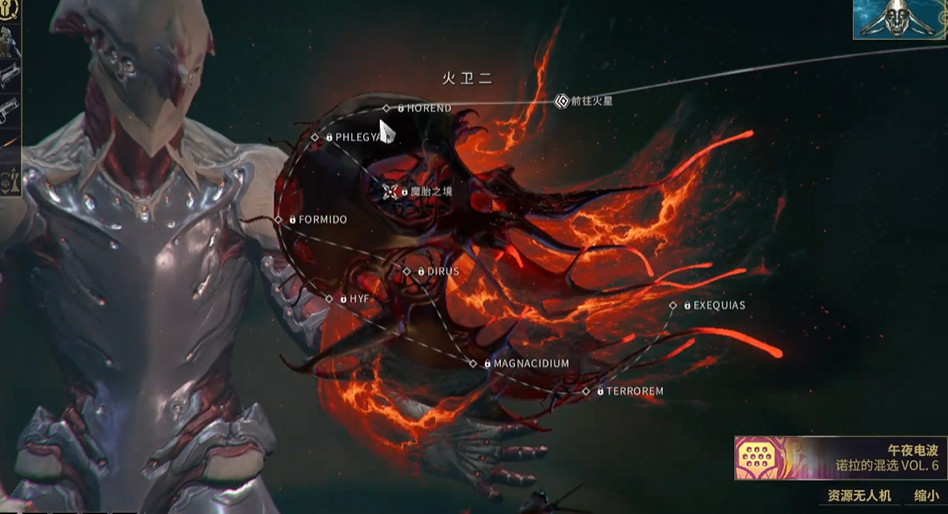
Task: Select the Terrorem mission node
Action: click(587, 392)
